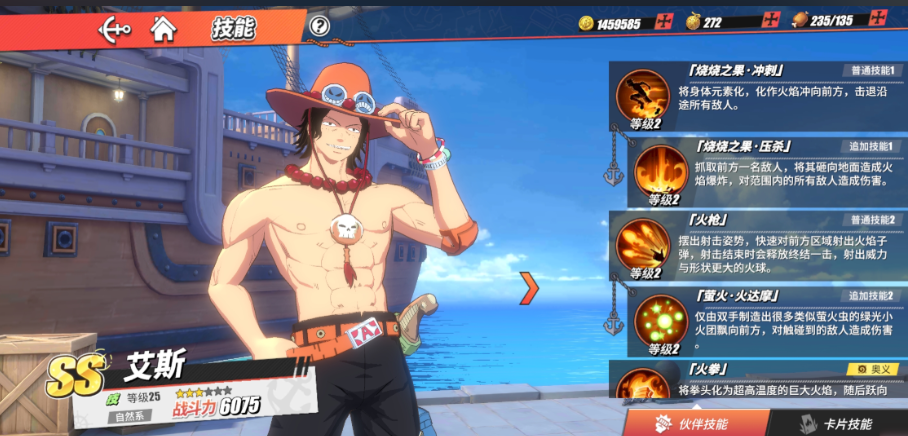This screenshot has height=436, width=908.
Task: Select the 萤火·火达摩 green fireflies skill
Action: point(660,319)
